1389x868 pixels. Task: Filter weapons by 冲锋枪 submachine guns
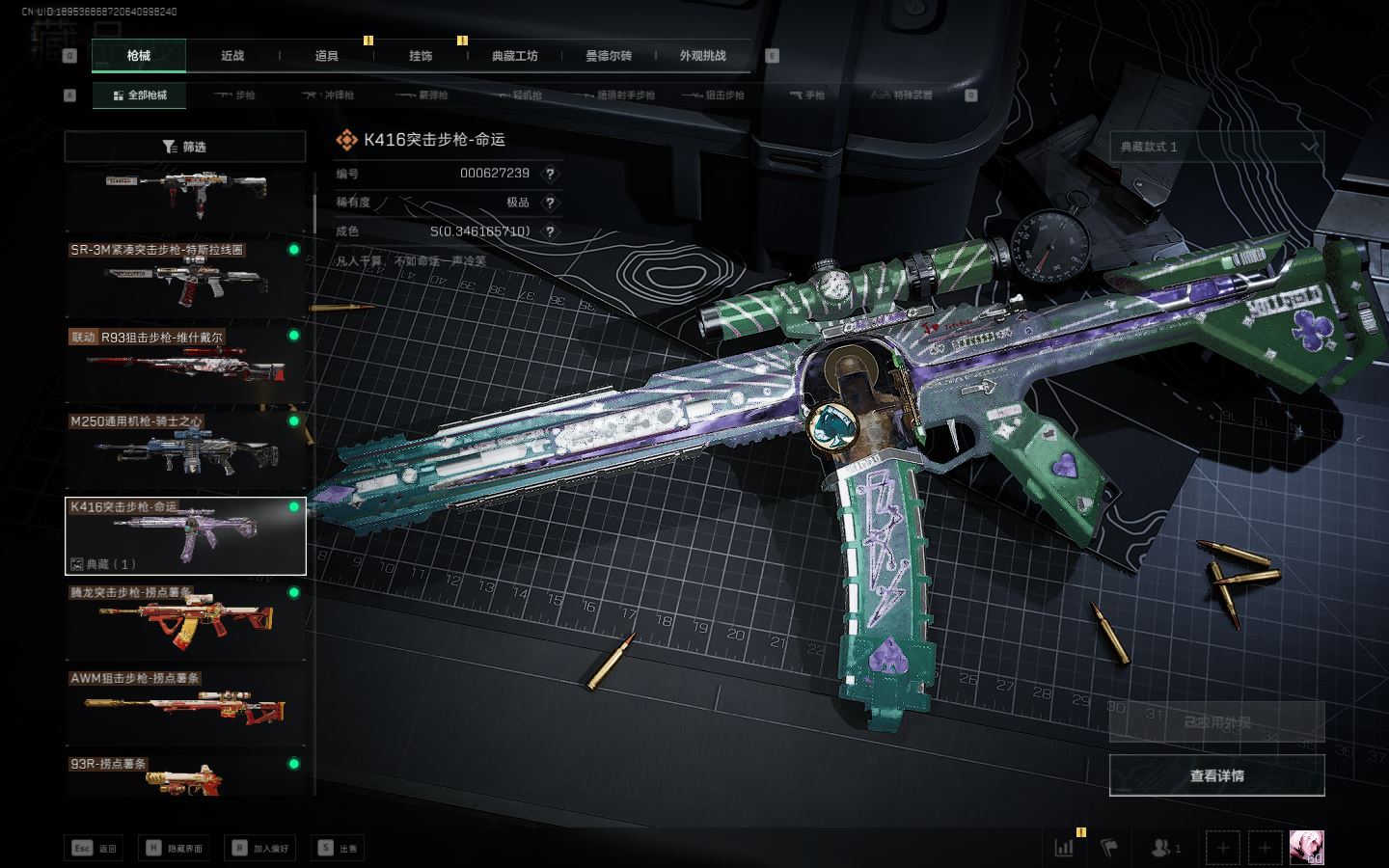(329, 95)
